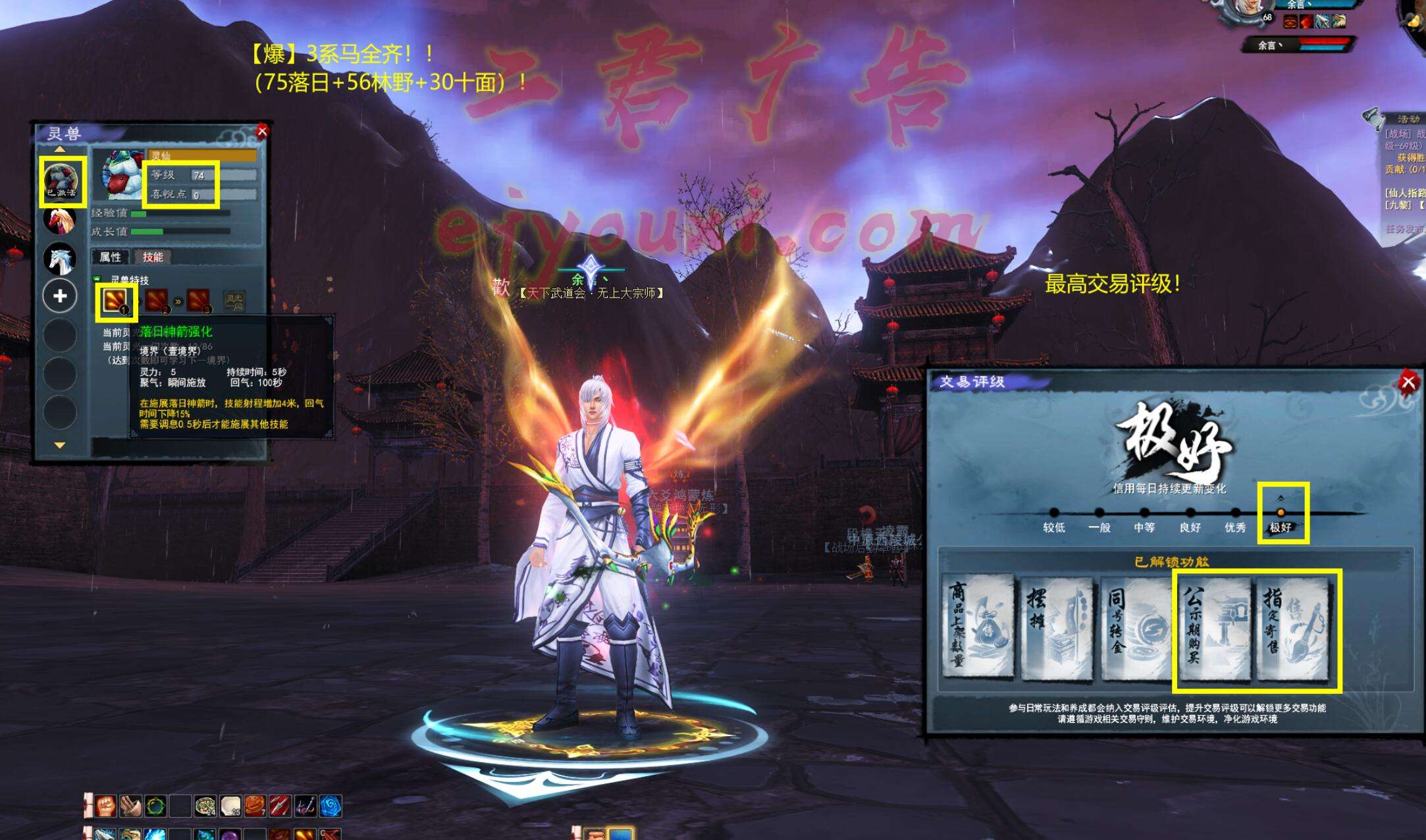Image resolution: width=1426 pixels, height=840 pixels.
Task: Close the 灵兽 spirit beast panel
Action: pos(262,131)
